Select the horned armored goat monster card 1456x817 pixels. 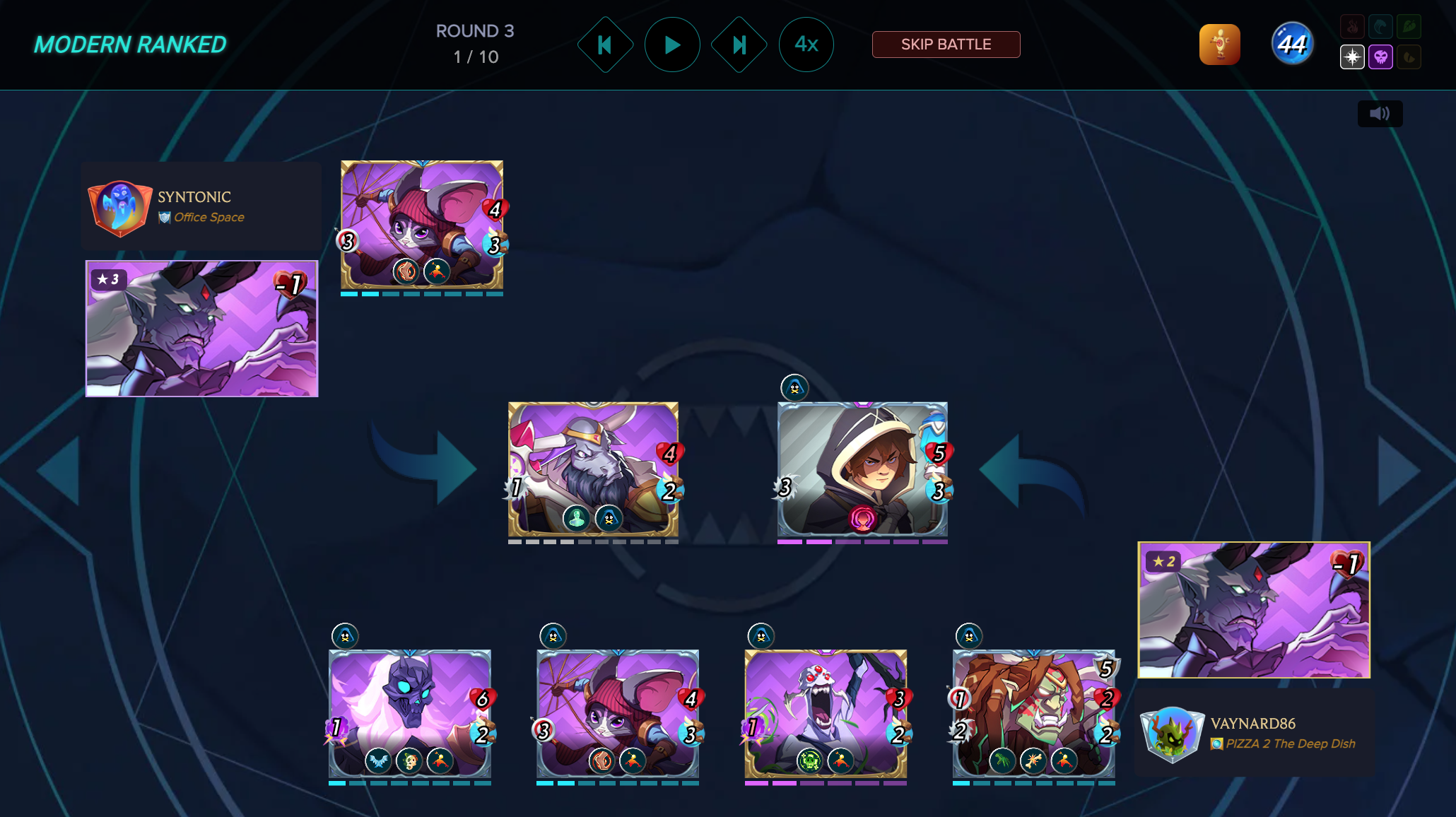(593, 469)
